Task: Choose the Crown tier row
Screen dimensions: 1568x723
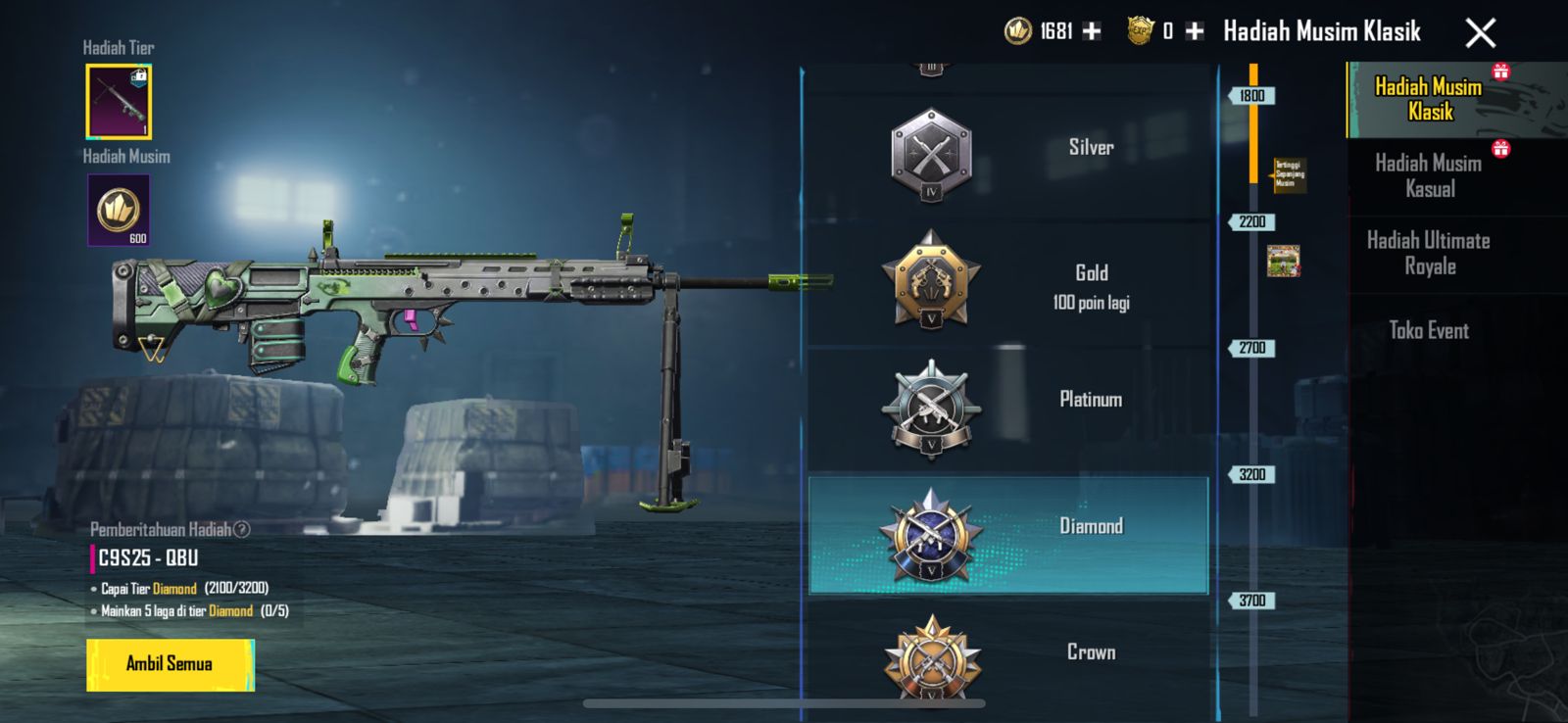Action: [1007, 654]
